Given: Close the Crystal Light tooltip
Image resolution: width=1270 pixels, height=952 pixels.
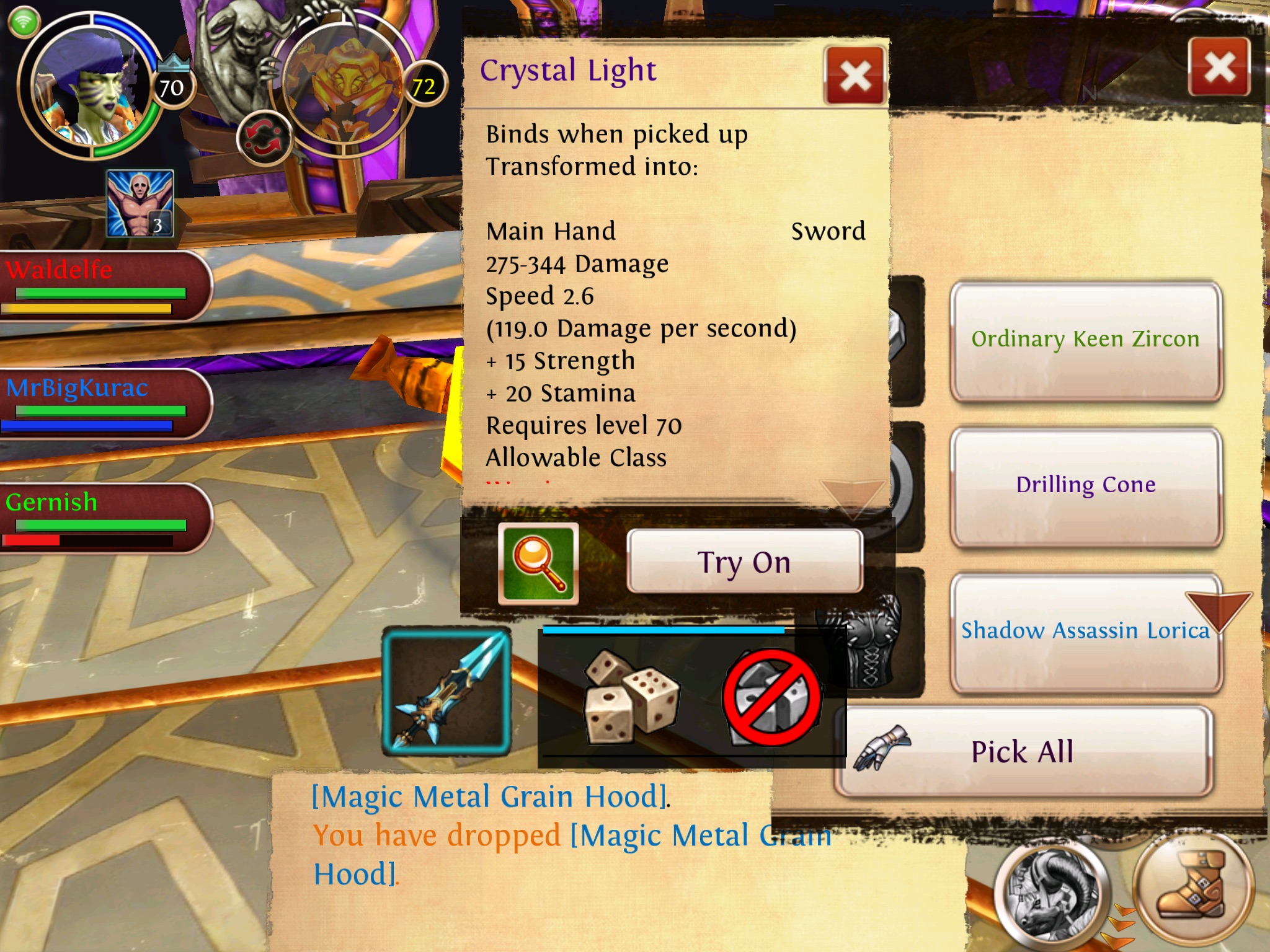Looking at the screenshot, I should pyautogui.click(x=855, y=76).
